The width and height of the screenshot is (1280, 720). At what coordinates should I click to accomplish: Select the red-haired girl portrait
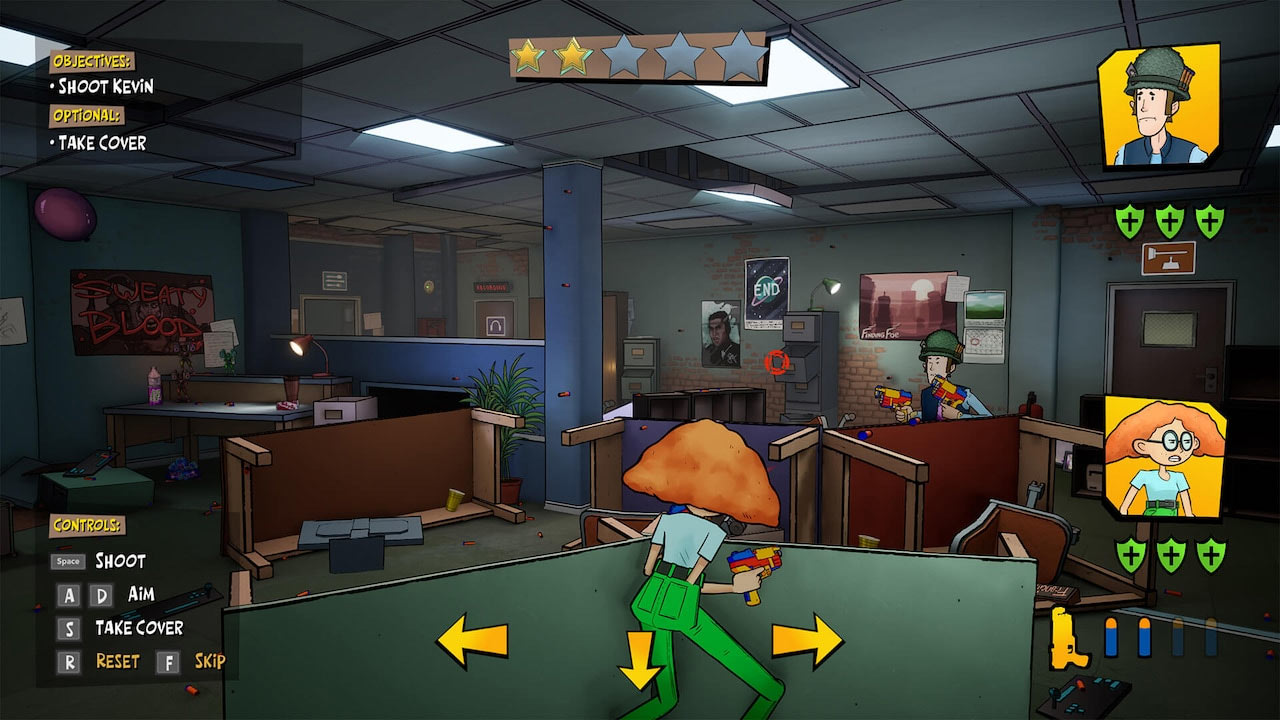[x=1165, y=456]
